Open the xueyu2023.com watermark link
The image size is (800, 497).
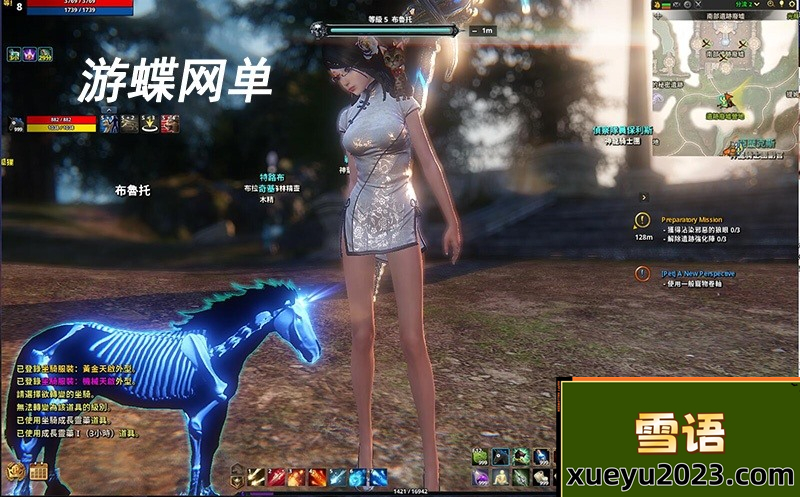[x=679, y=474]
